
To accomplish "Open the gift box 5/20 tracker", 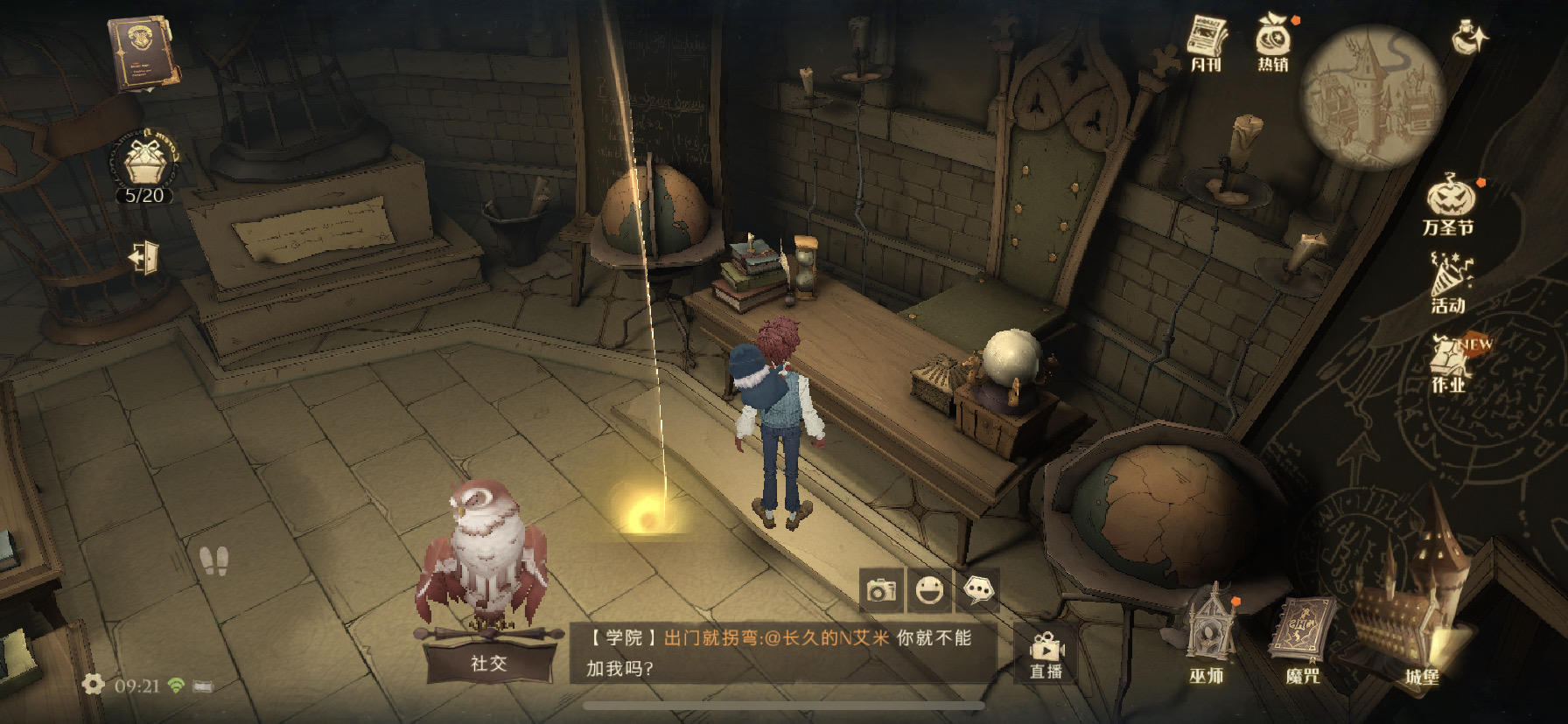I will point(145,168).
